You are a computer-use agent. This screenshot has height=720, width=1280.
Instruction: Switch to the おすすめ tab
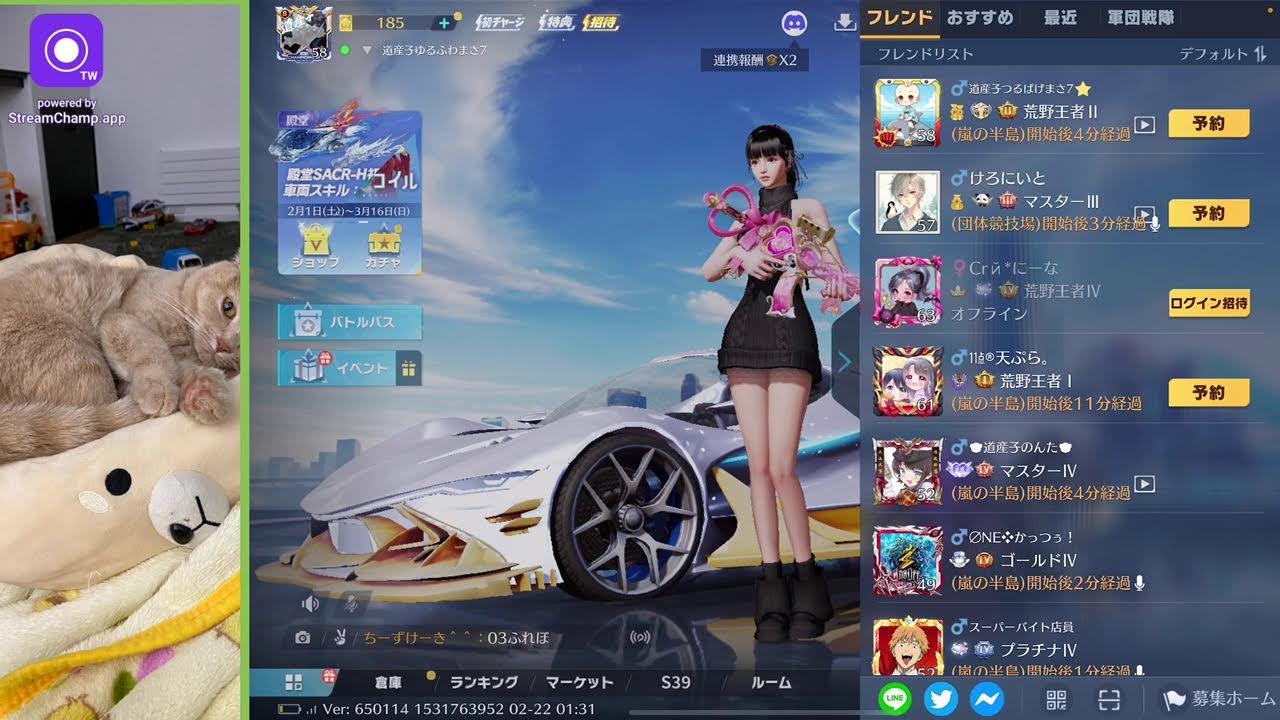[x=980, y=18]
